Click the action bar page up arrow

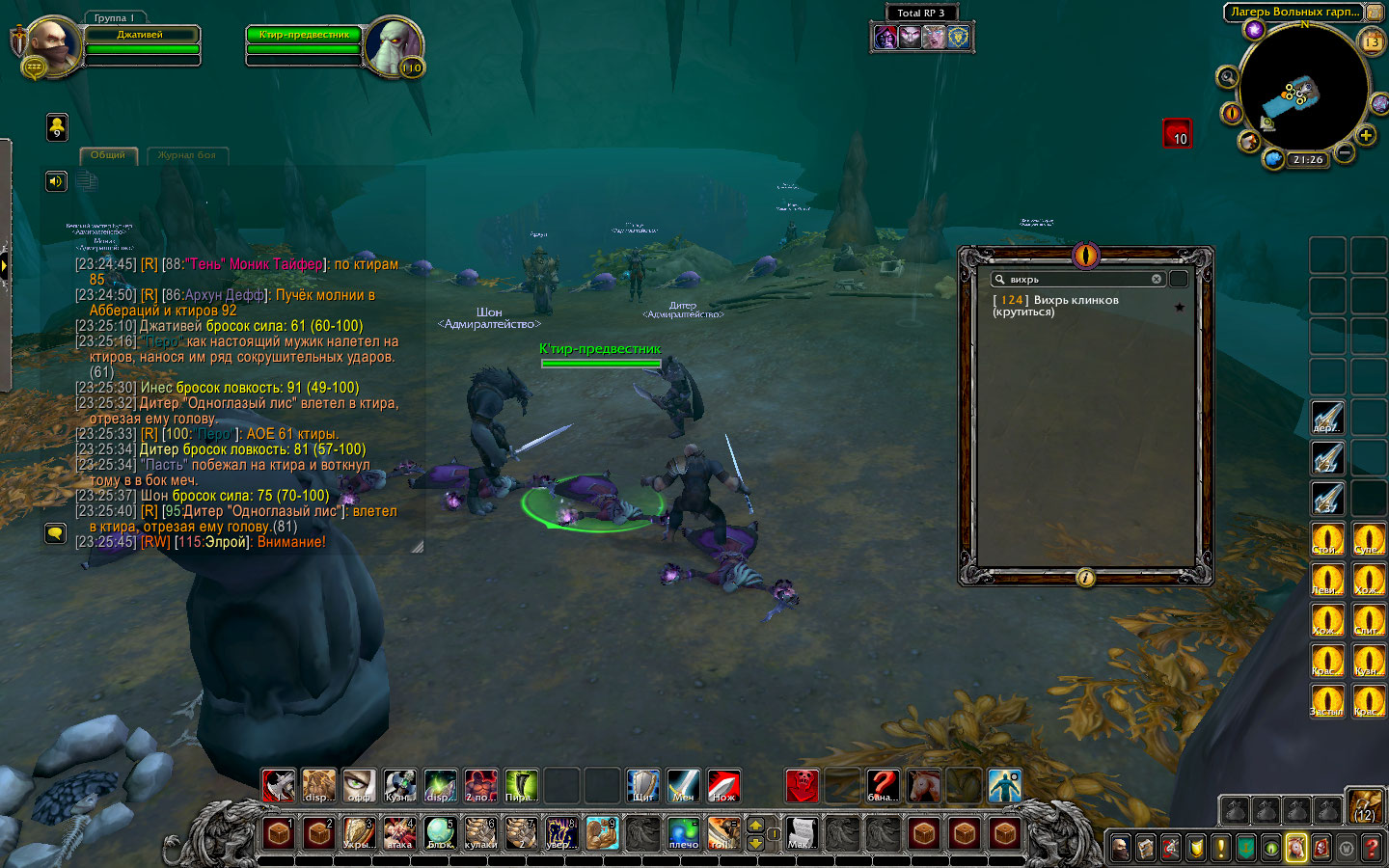tap(755, 825)
